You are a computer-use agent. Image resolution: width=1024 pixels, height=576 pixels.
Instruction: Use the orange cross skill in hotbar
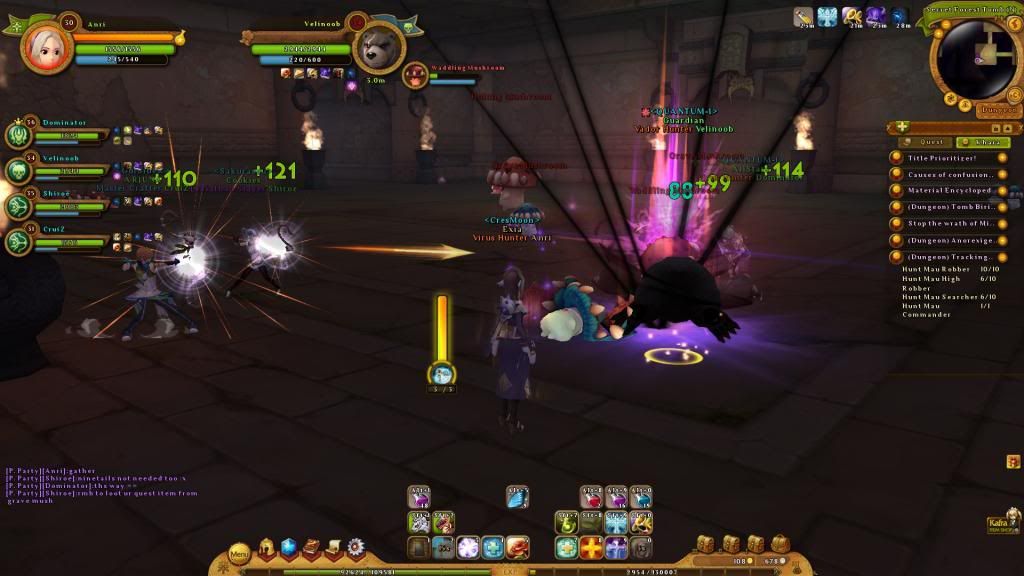click(x=593, y=548)
